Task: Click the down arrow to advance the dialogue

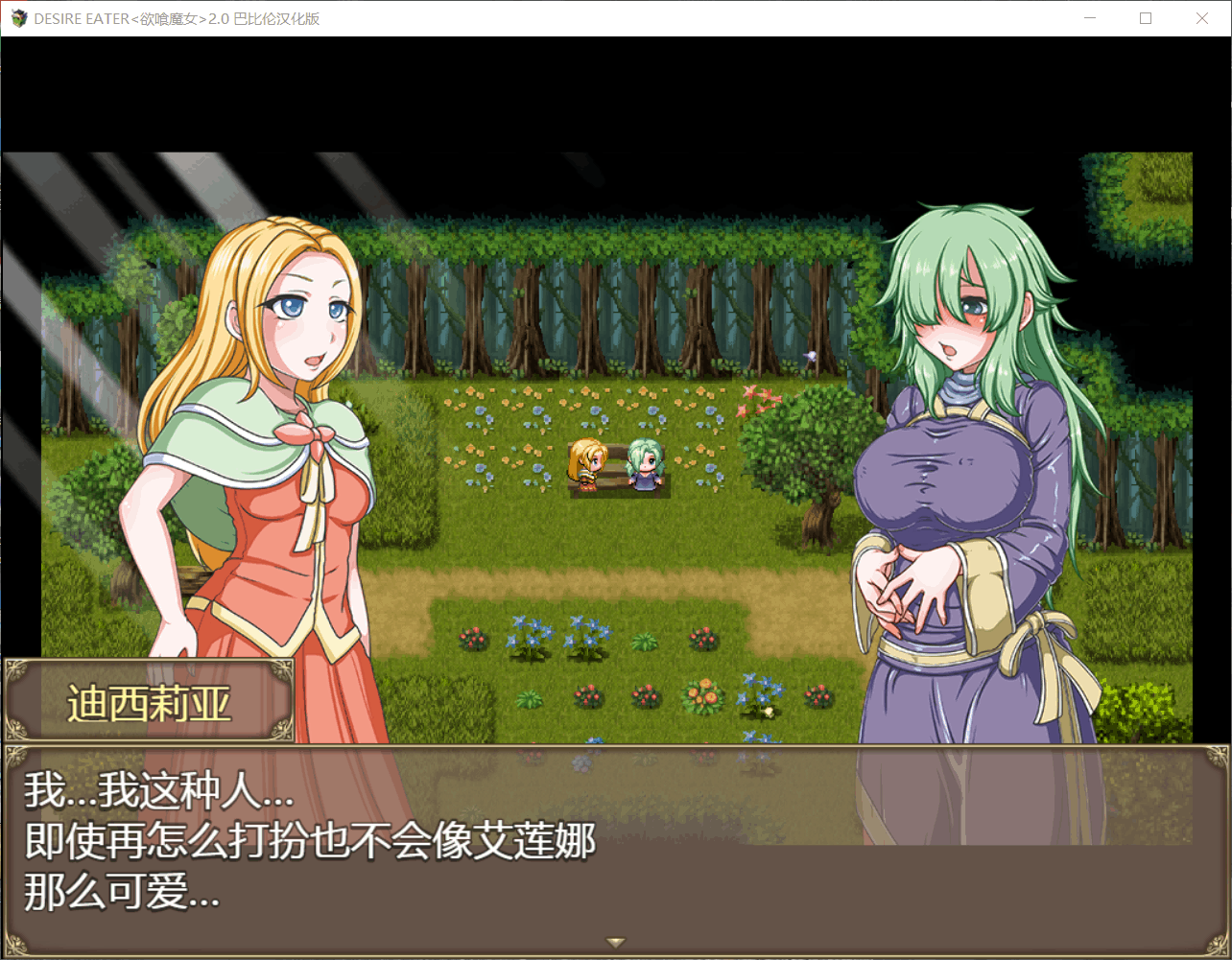Action: pos(616,942)
